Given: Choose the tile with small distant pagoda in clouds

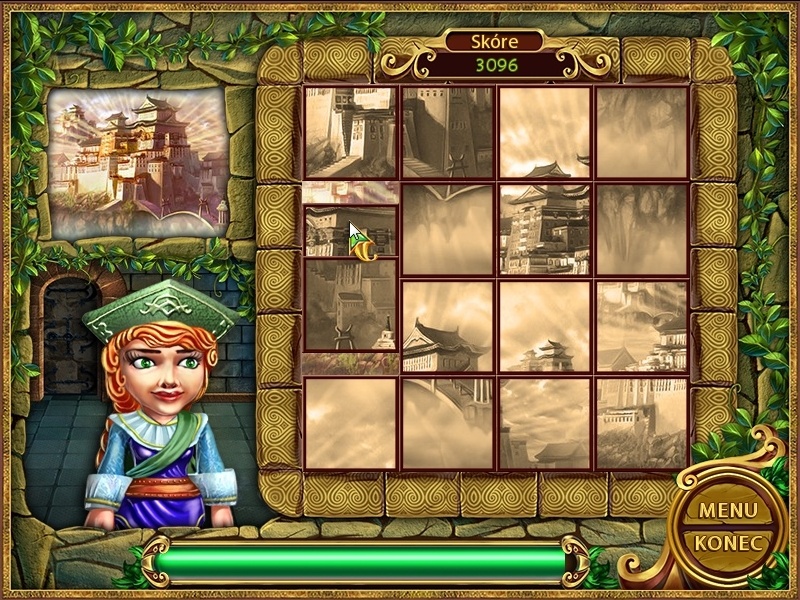Looking at the screenshot, I should tap(545, 326).
